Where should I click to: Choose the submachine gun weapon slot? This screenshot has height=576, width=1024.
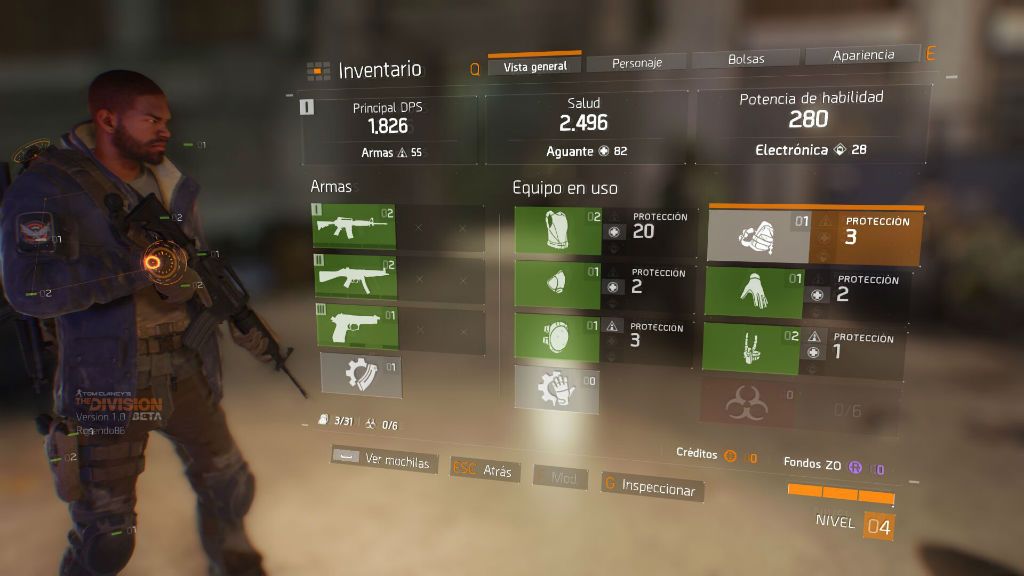354,277
